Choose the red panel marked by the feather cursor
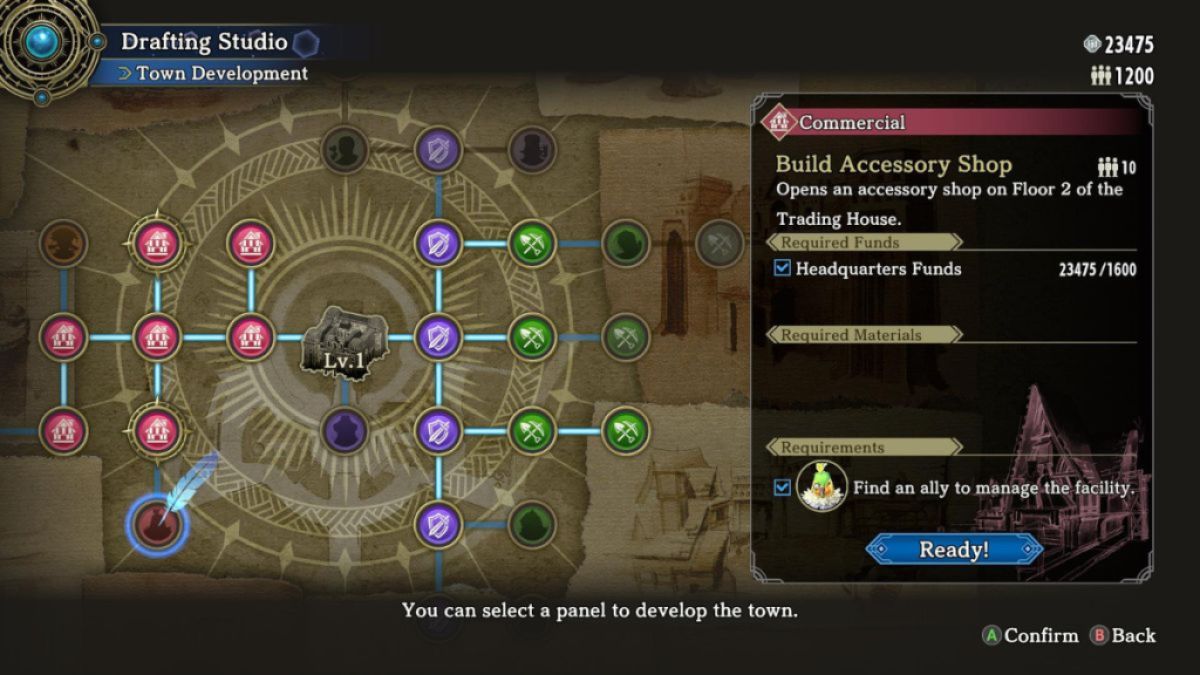 point(158,524)
